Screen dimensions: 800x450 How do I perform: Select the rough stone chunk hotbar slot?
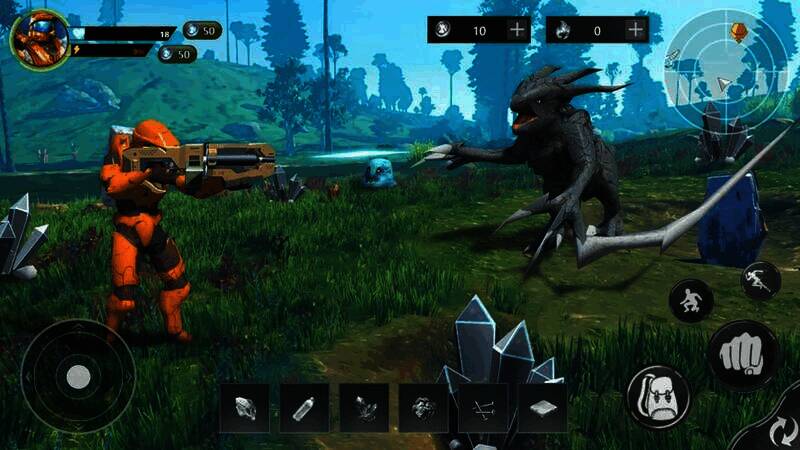point(245,408)
